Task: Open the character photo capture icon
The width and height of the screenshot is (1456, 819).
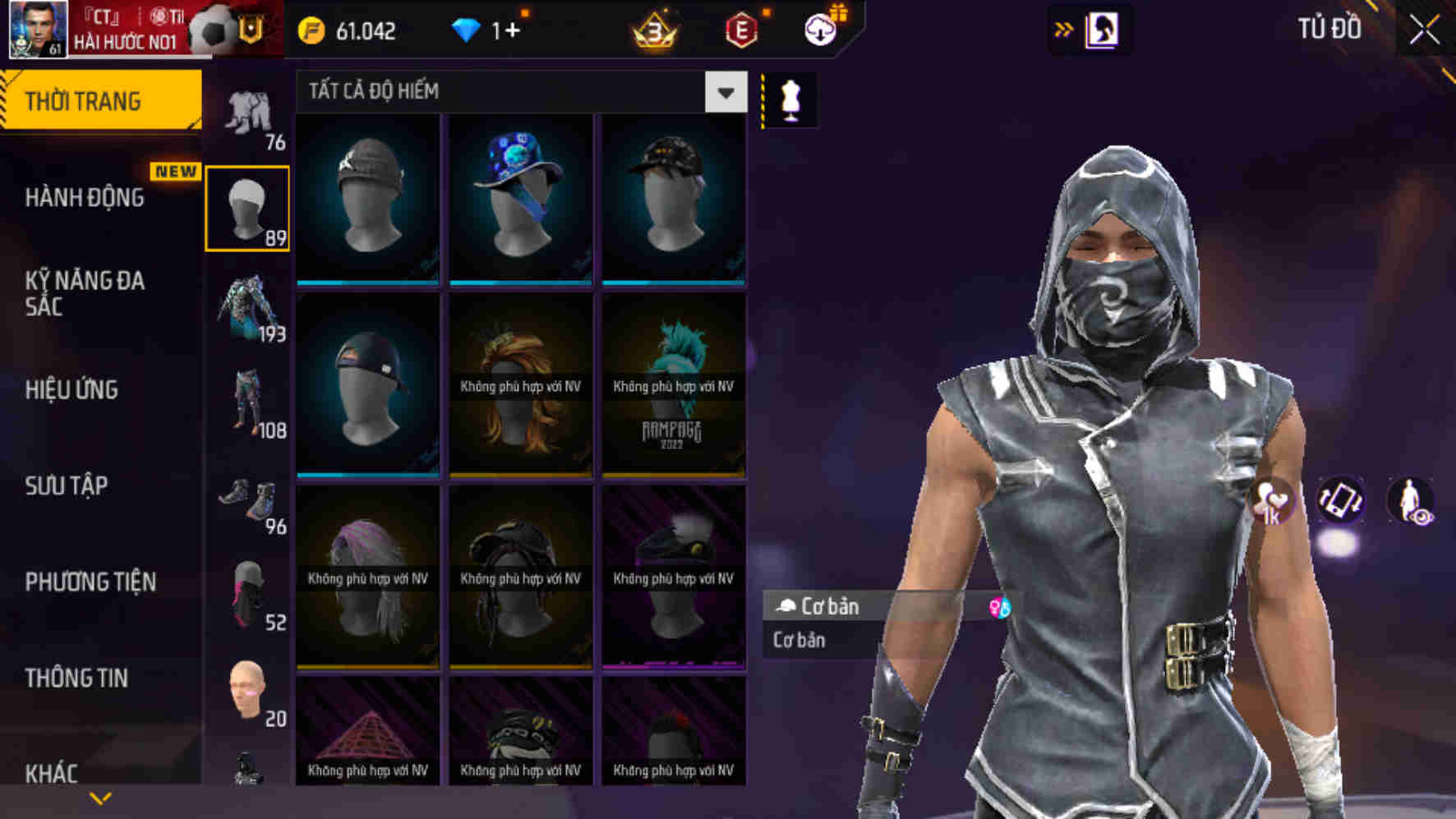Action: 1101,29
